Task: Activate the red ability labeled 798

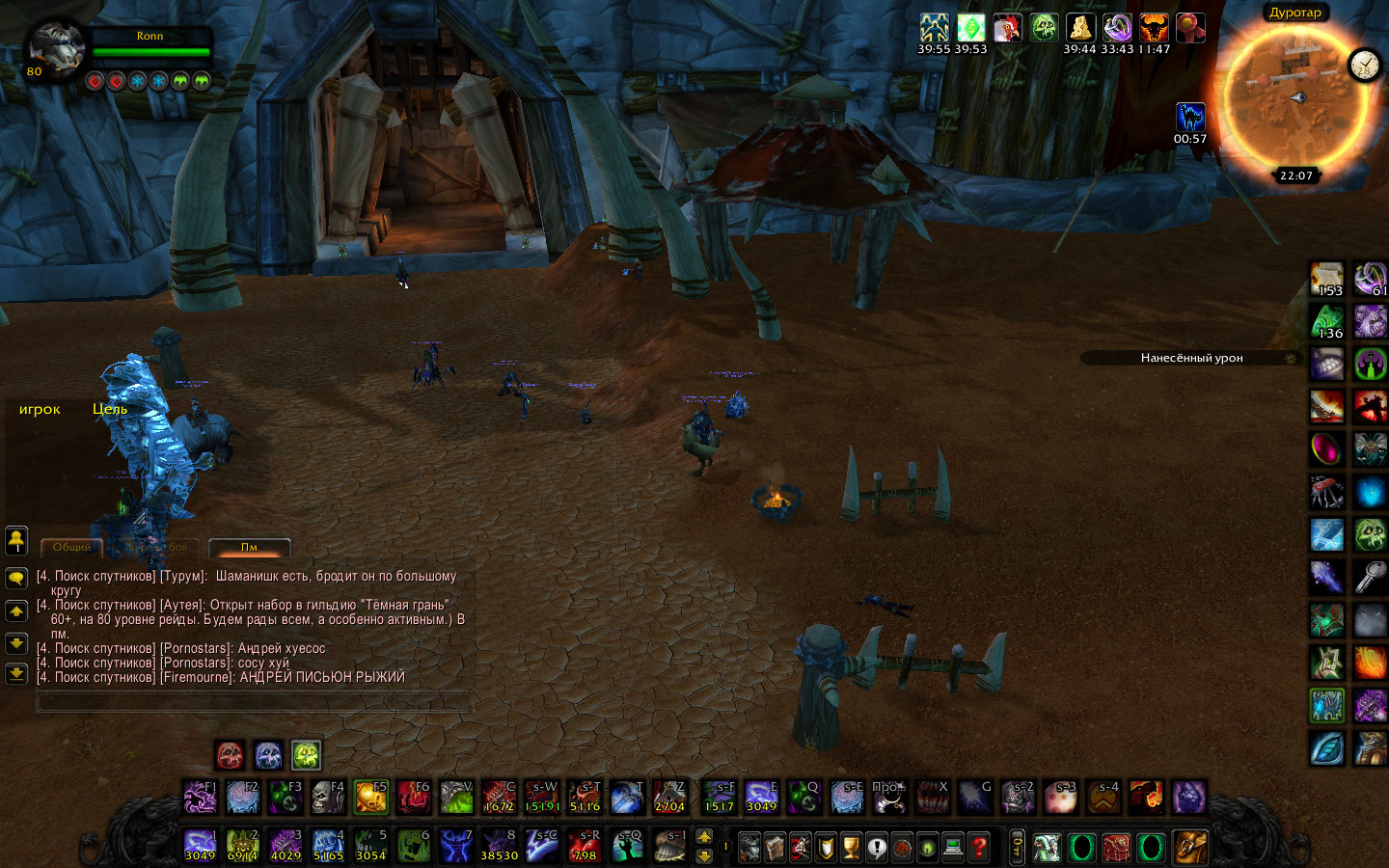Action: point(585,845)
